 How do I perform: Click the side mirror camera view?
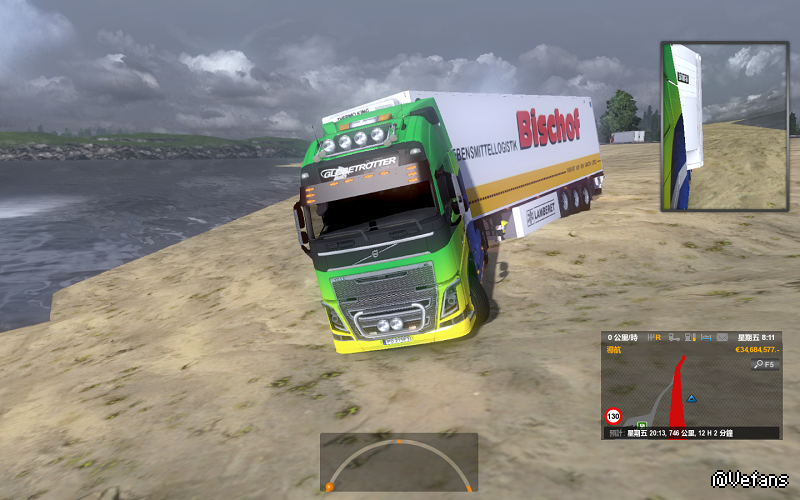[723, 125]
